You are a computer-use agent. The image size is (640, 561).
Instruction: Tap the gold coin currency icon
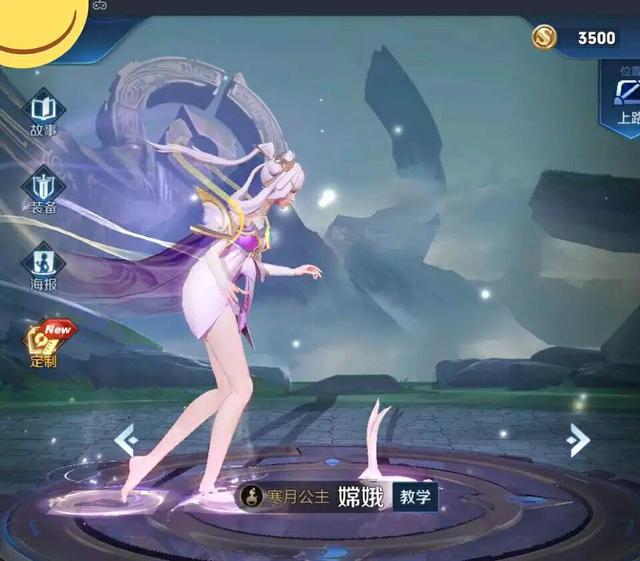click(546, 37)
